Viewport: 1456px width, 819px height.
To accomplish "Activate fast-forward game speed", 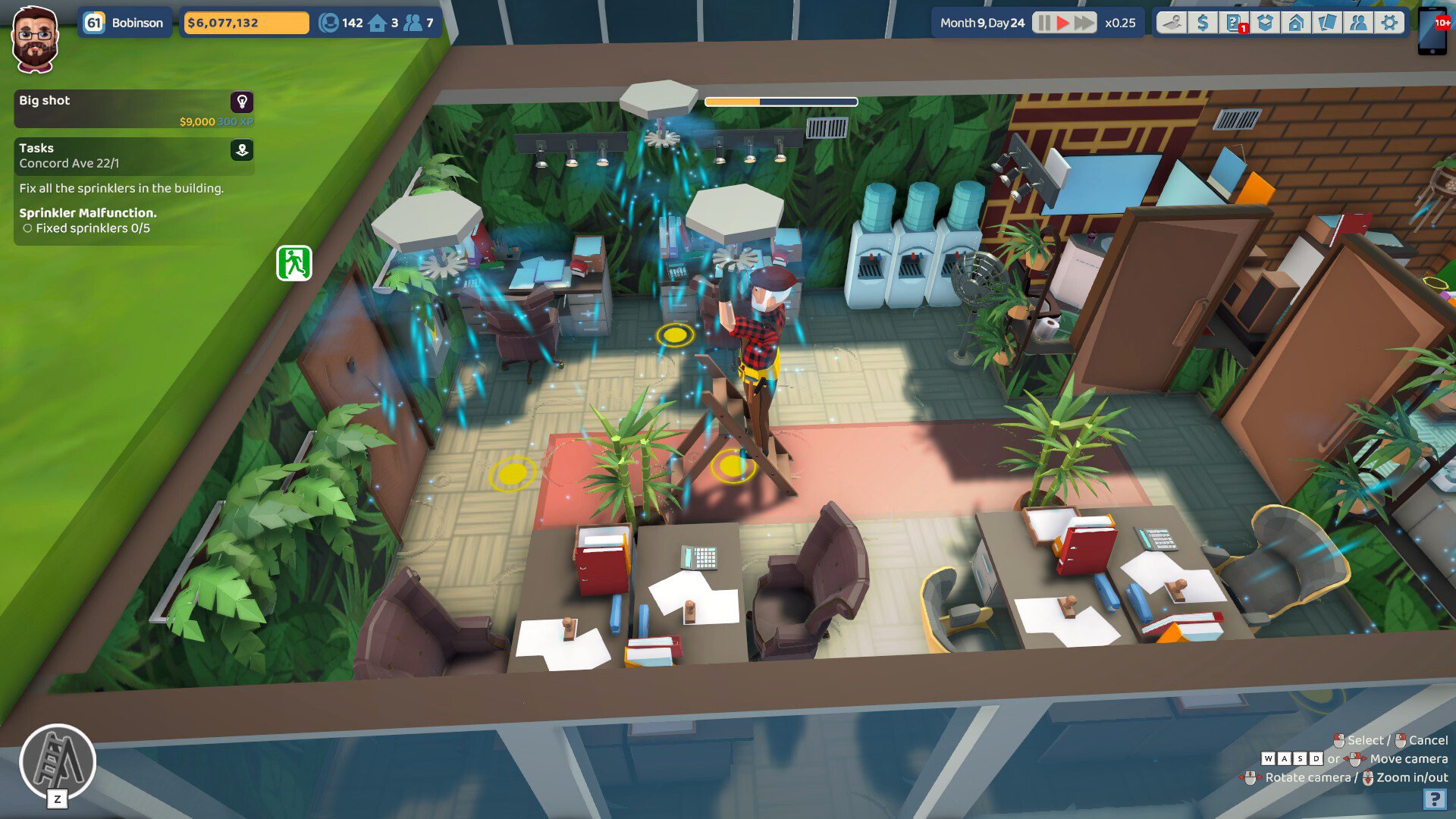I will tap(1084, 23).
